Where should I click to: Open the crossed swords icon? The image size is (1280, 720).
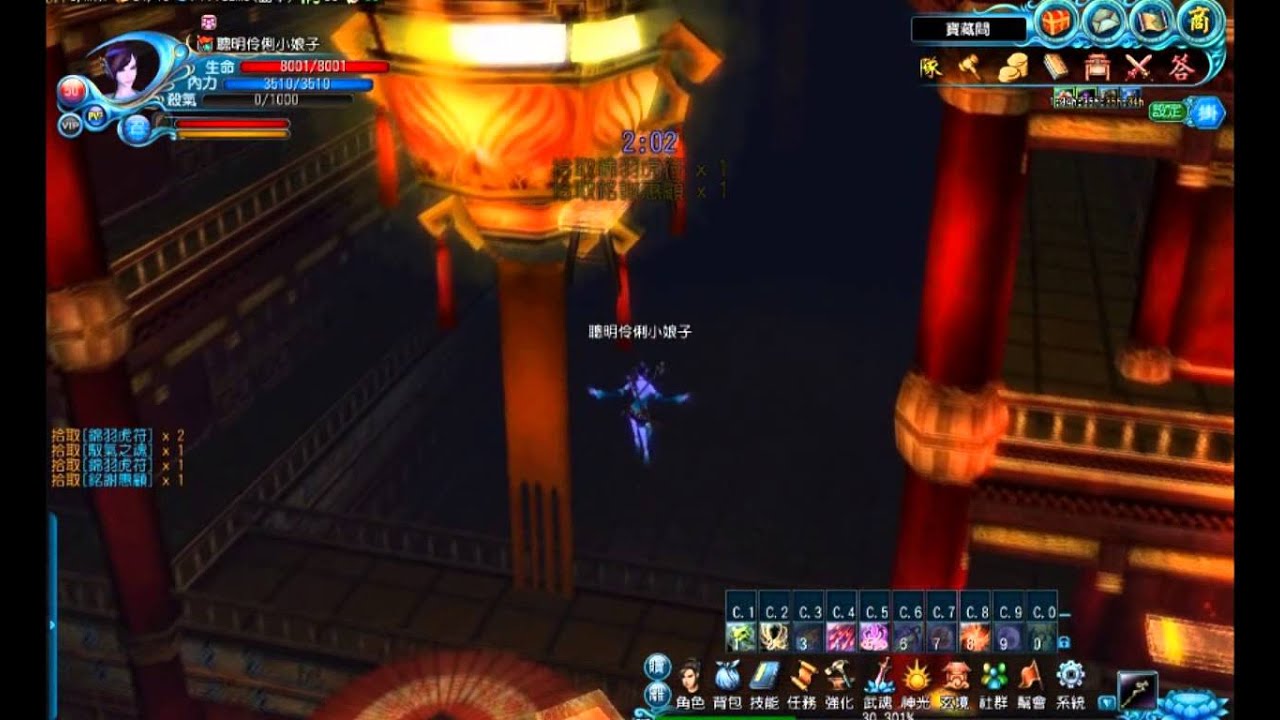pyautogui.click(x=1139, y=67)
